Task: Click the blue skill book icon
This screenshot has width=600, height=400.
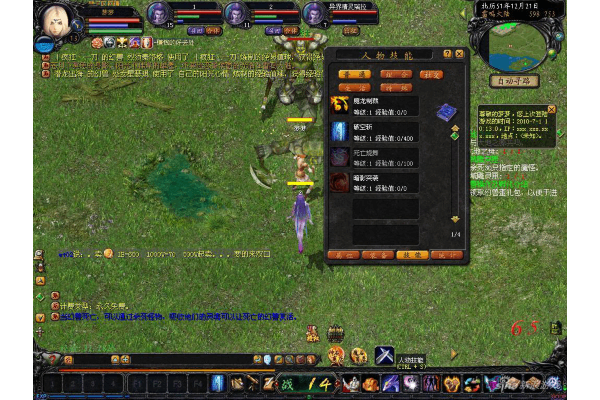Action: 448,110
